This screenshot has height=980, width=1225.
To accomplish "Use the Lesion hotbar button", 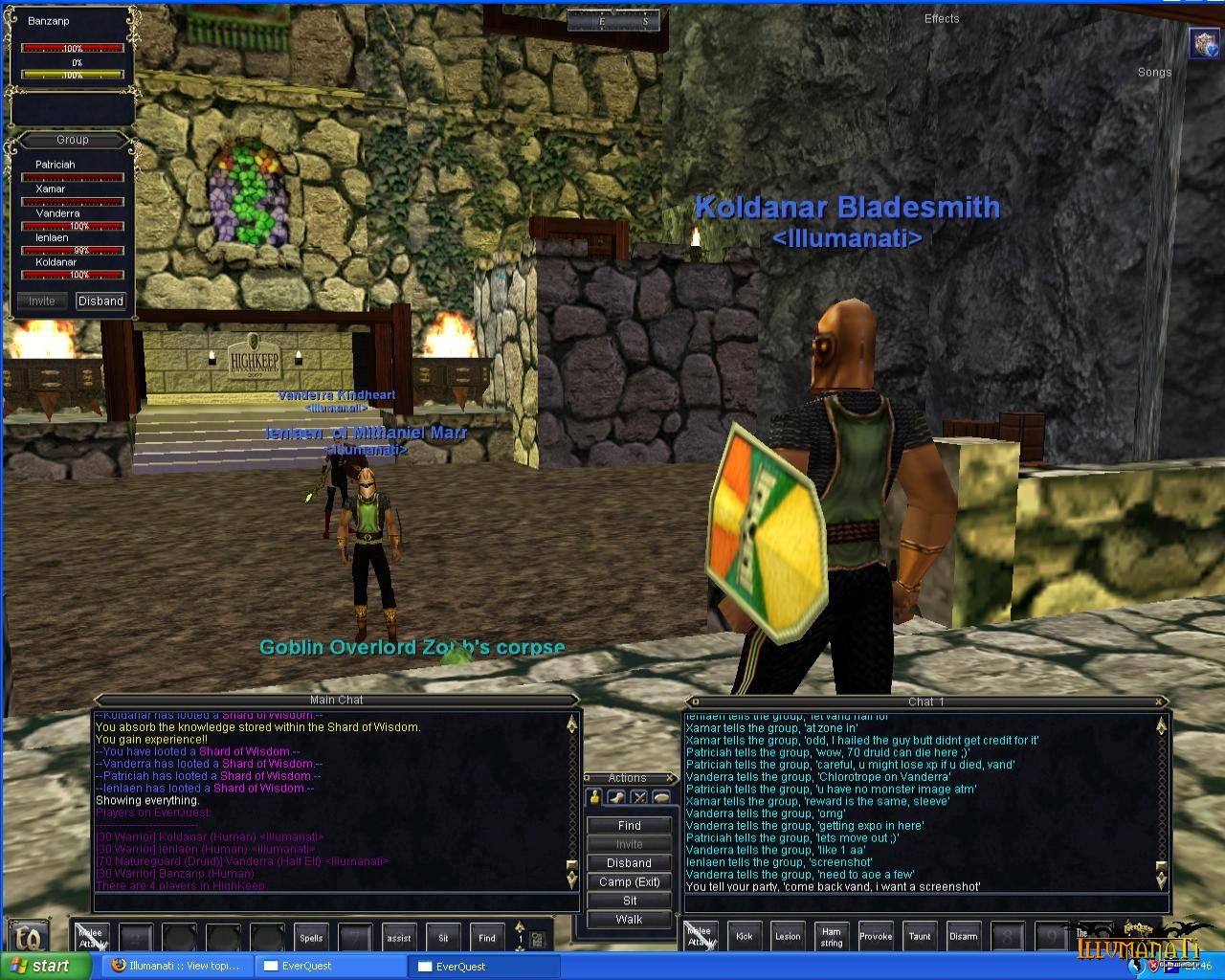I will [789, 937].
